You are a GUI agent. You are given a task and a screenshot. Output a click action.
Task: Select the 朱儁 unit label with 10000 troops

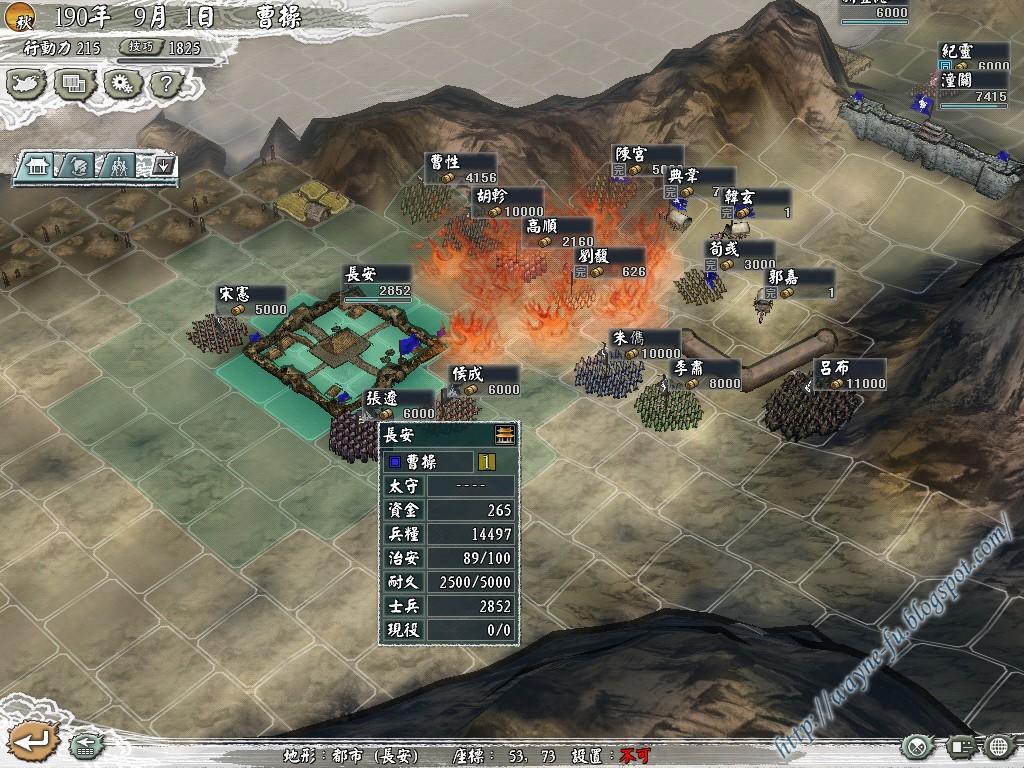tap(645, 345)
